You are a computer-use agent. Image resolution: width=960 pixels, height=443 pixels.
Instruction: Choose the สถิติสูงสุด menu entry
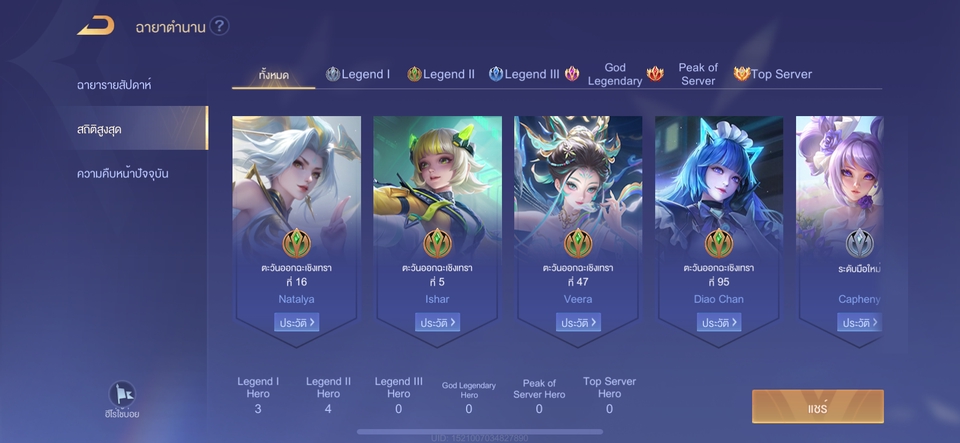[x=100, y=129]
